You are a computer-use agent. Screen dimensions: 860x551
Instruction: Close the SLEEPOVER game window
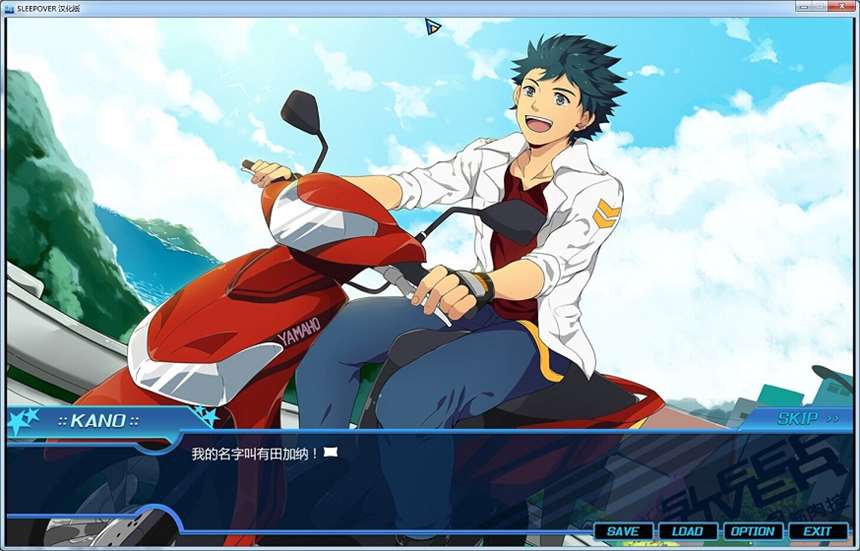pos(843,6)
